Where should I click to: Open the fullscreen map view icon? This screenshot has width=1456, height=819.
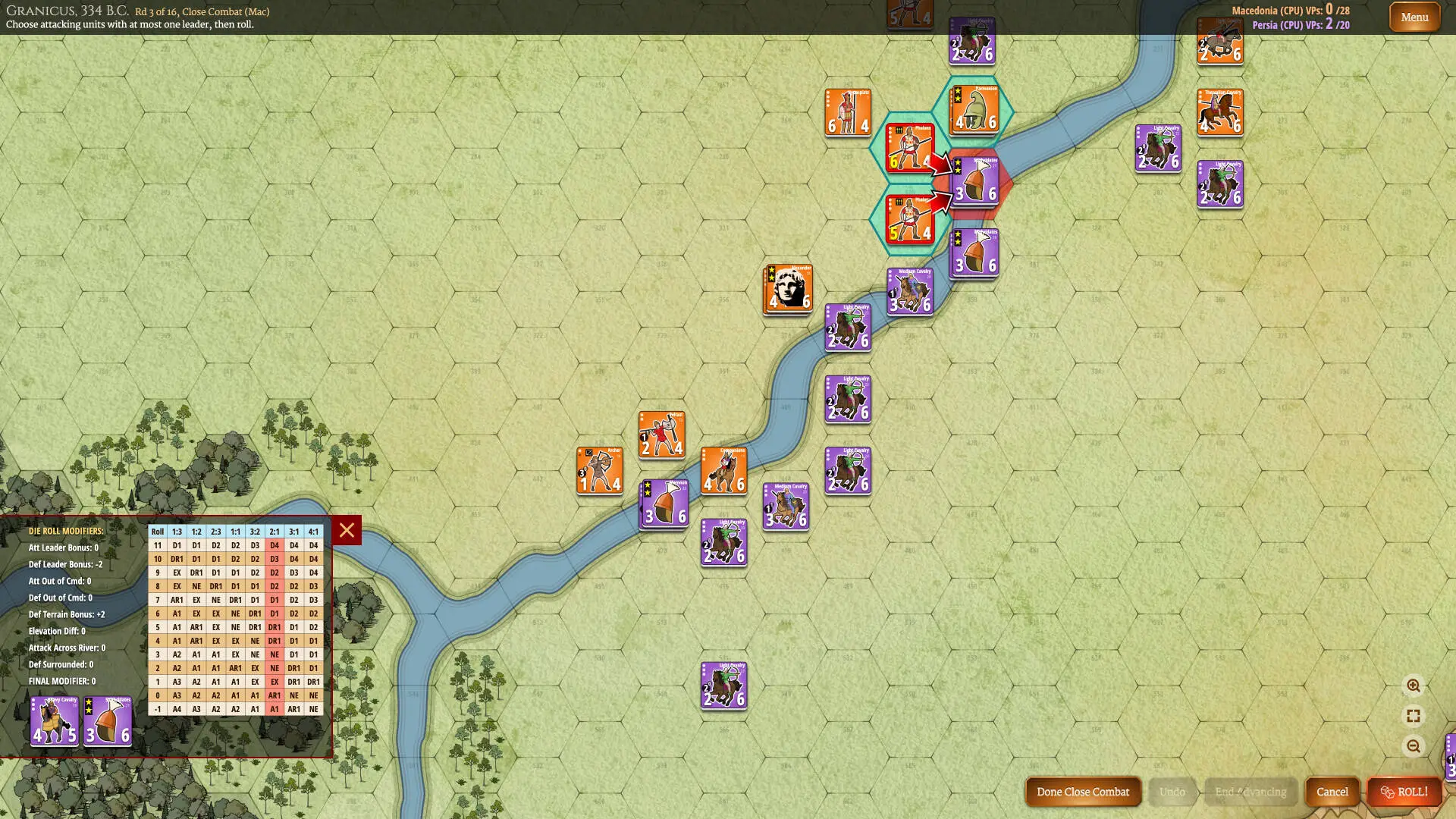click(1412, 714)
